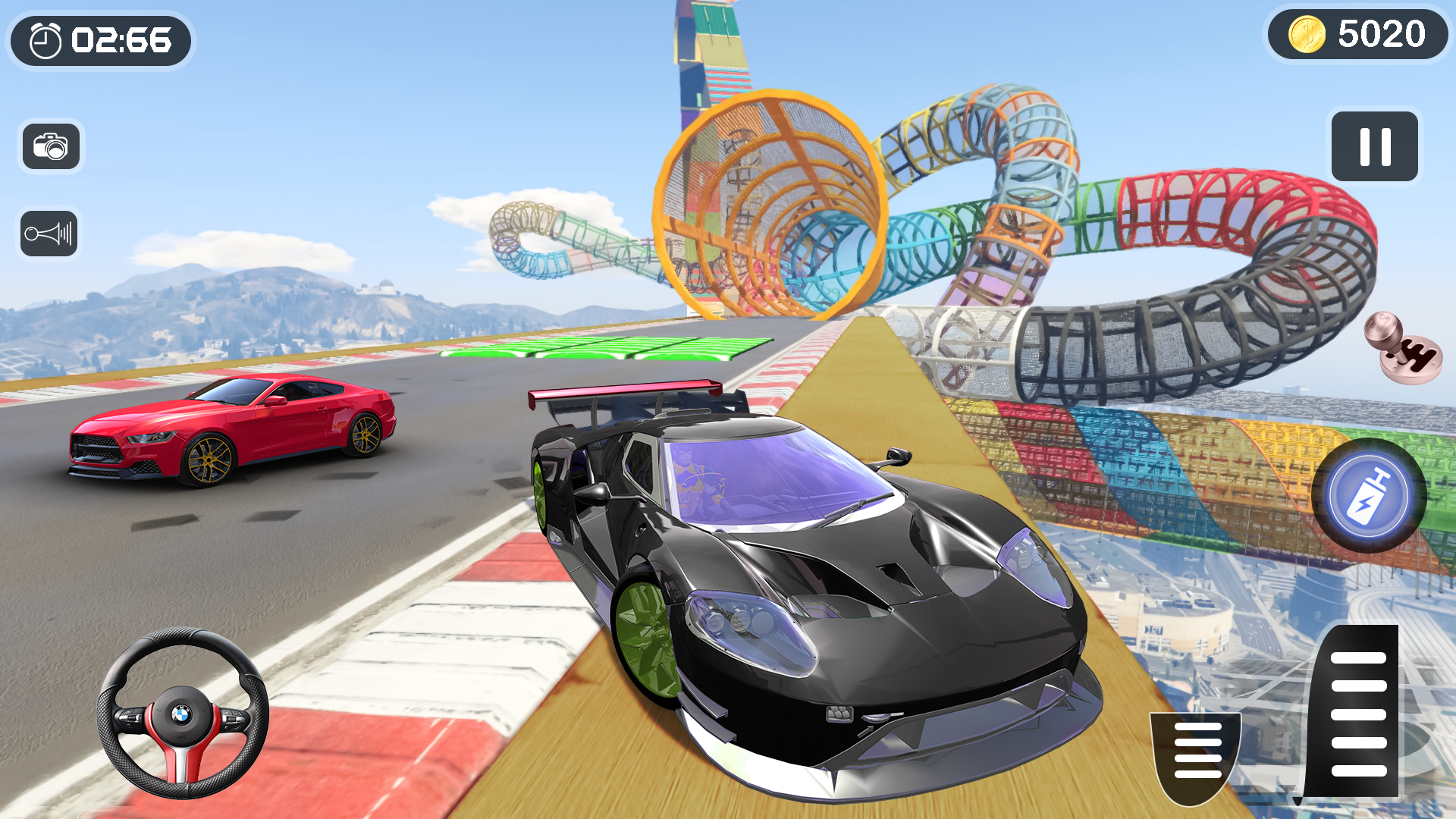Click the sound horn button below the camera
The height and width of the screenshot is (819, 1456).
[x=50, y=233]
